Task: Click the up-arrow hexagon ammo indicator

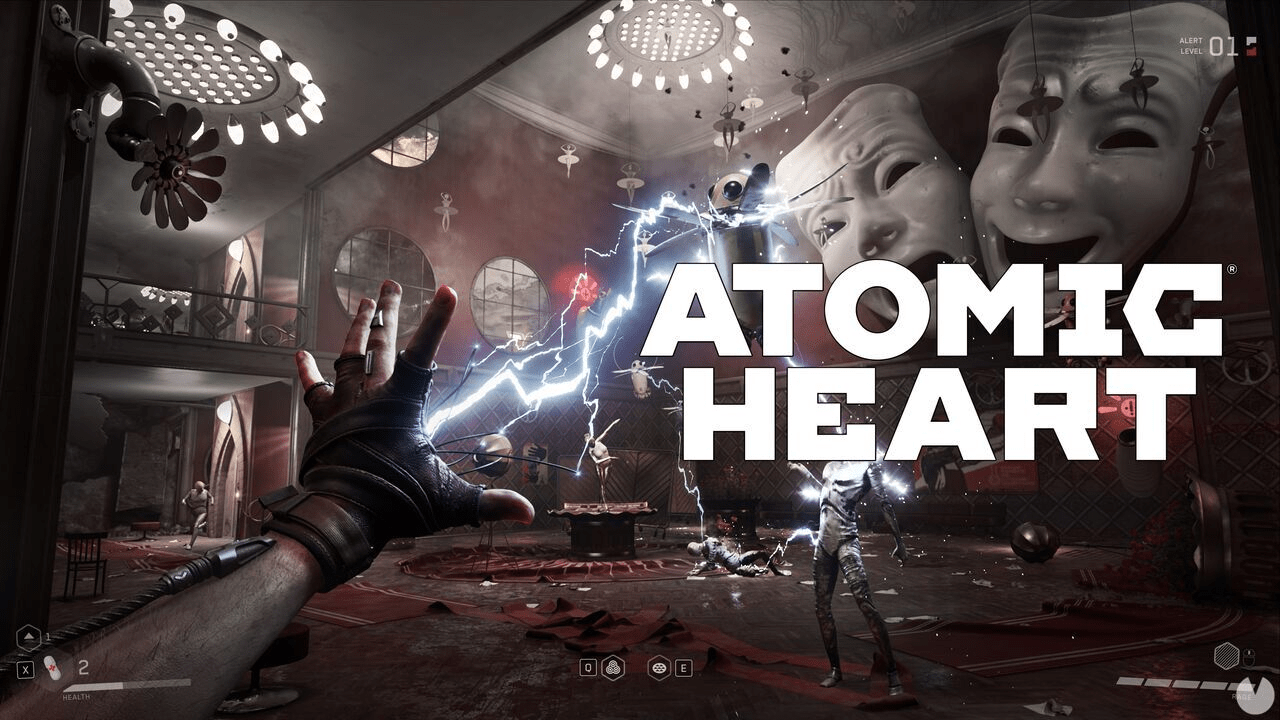Action: (28, 639)
